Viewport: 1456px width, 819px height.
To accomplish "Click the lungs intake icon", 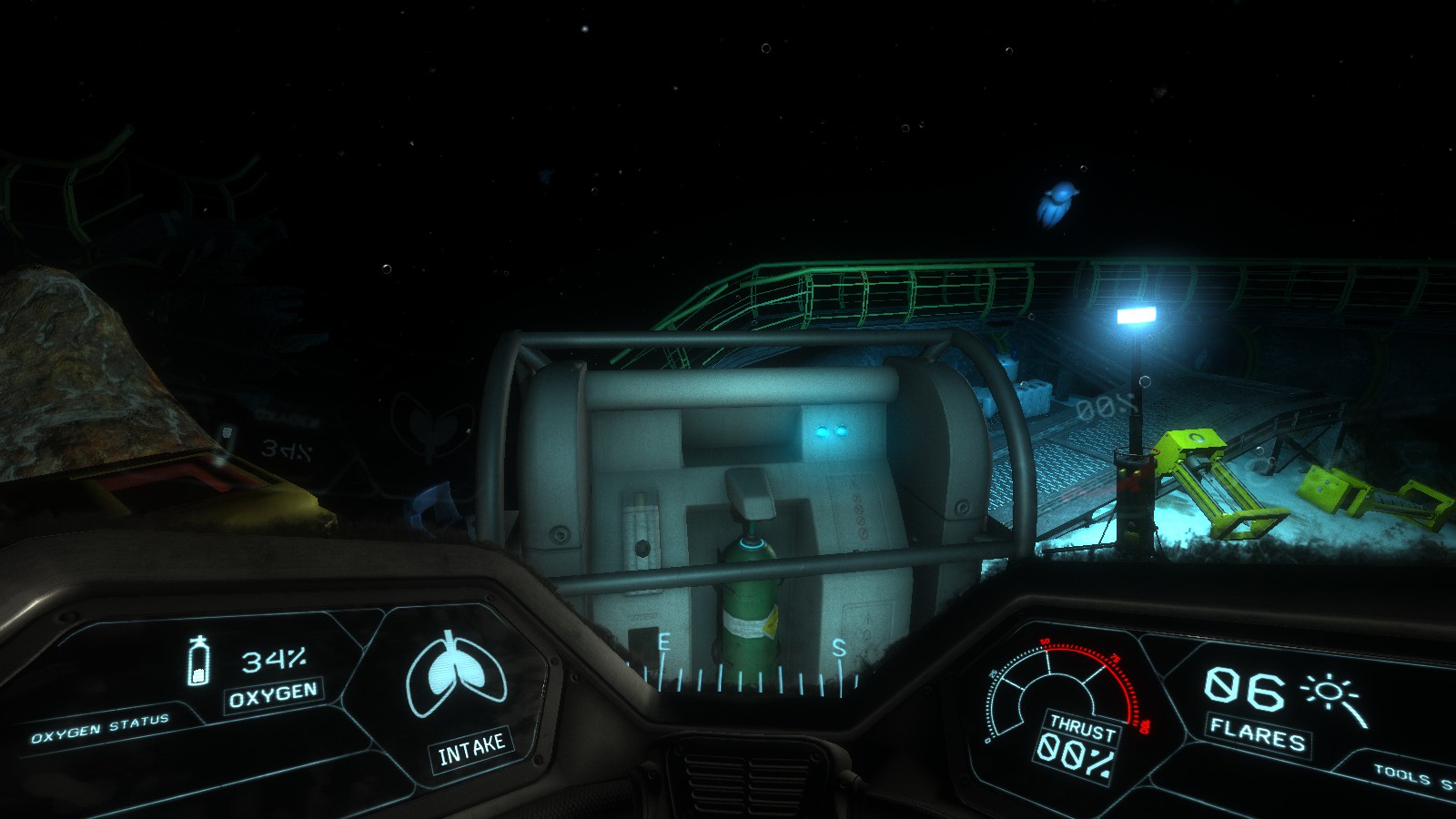I will (455, 676).
